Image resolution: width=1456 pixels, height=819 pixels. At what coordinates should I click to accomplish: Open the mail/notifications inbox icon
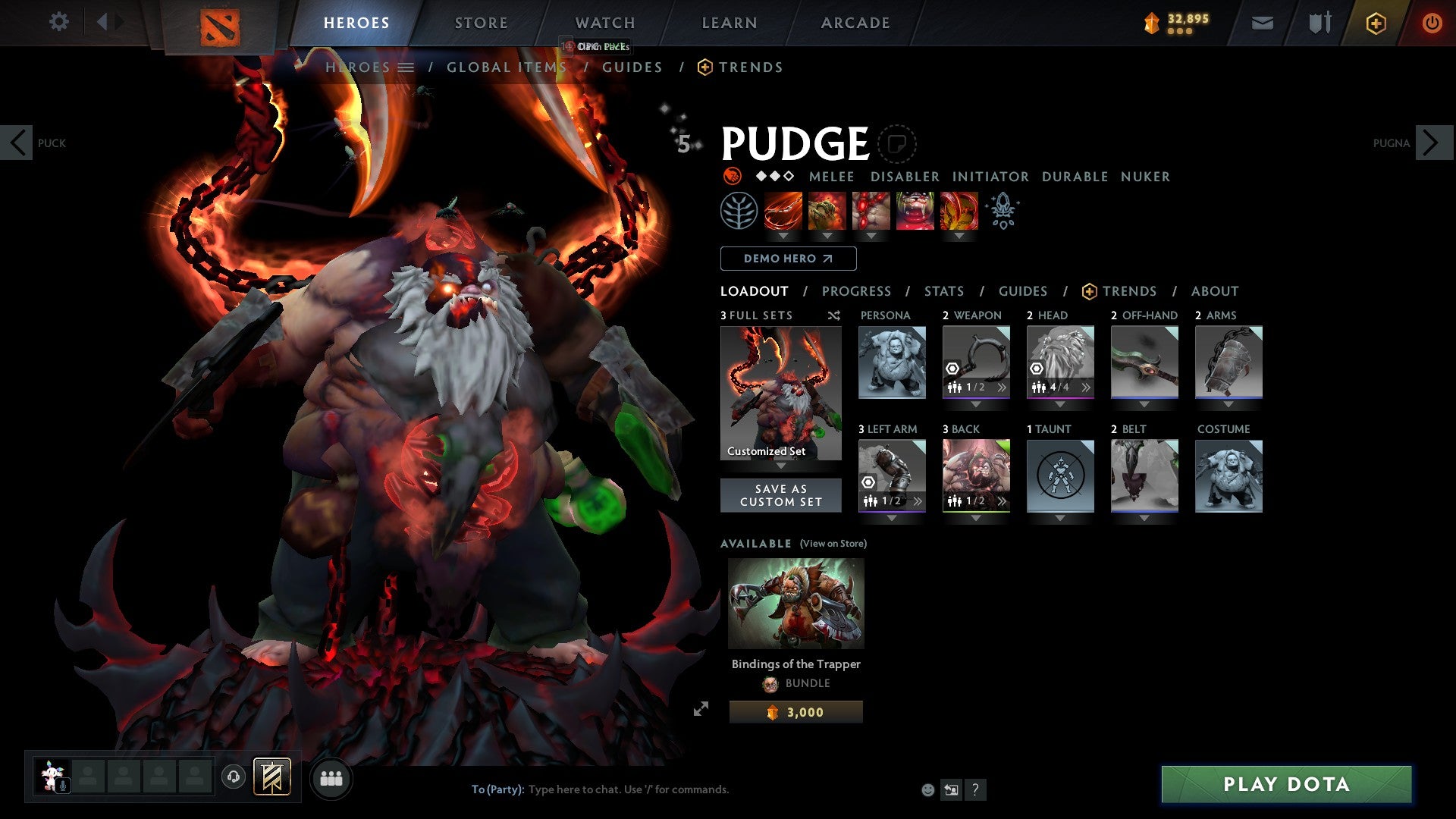pos(1263,23)
